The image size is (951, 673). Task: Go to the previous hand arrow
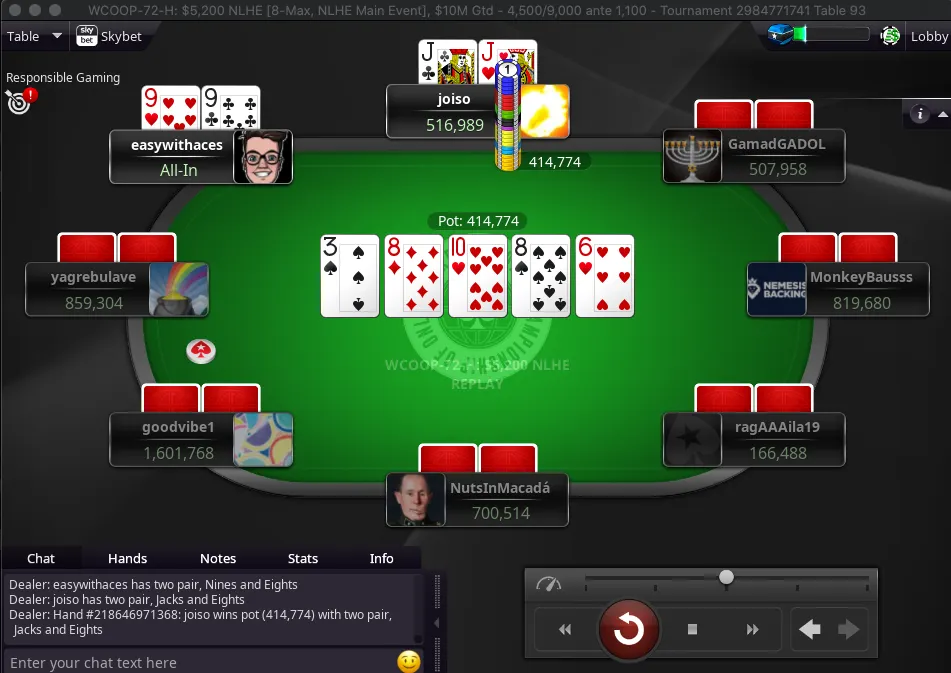(810, 629)
